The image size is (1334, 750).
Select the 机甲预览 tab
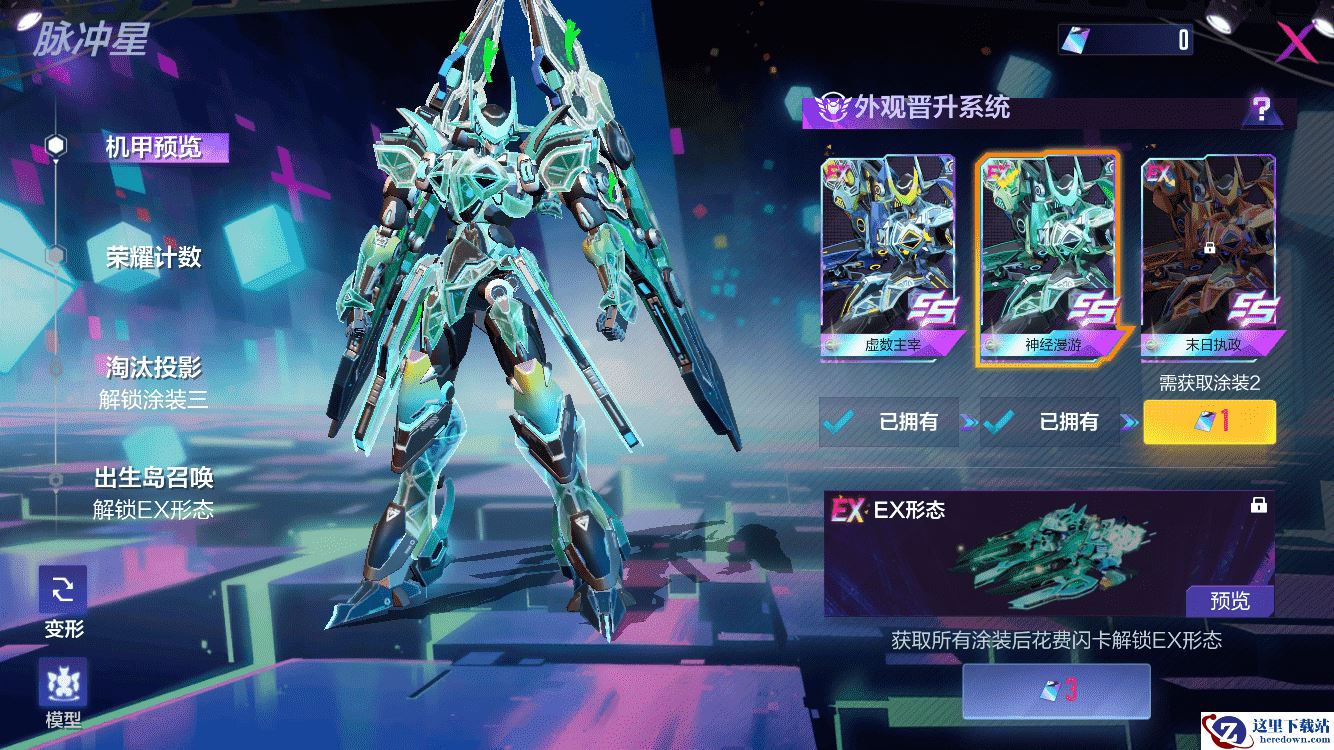coord(153,148)
